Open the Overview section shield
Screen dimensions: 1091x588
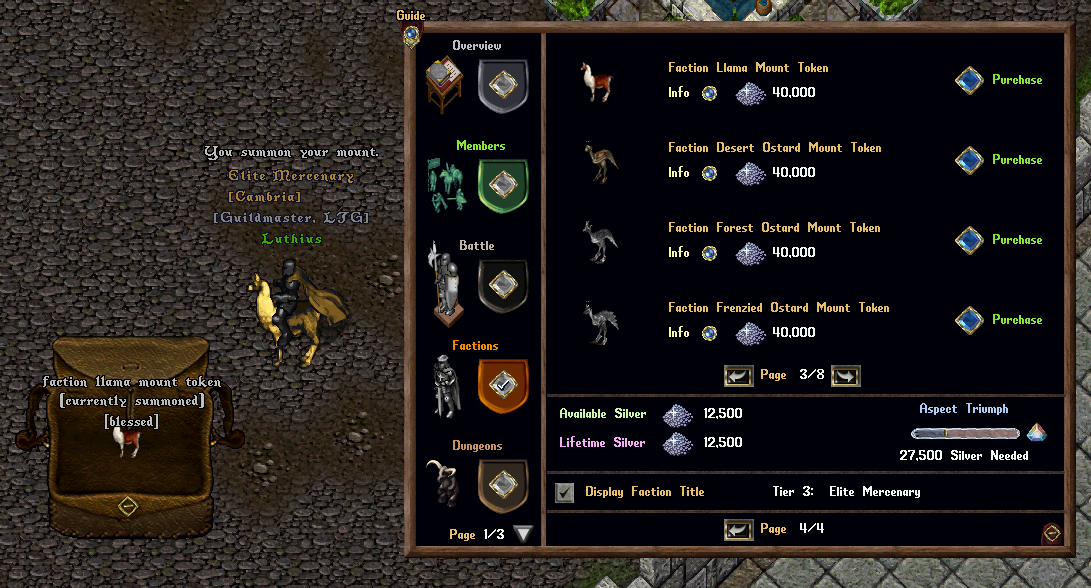click(503, 86)
